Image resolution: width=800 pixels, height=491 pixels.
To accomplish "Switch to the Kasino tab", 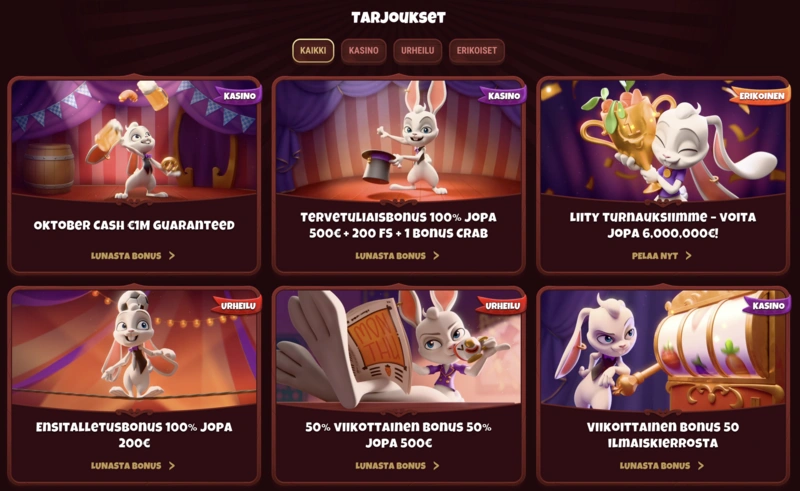I will pyautogui.click(x=364, y=51).
